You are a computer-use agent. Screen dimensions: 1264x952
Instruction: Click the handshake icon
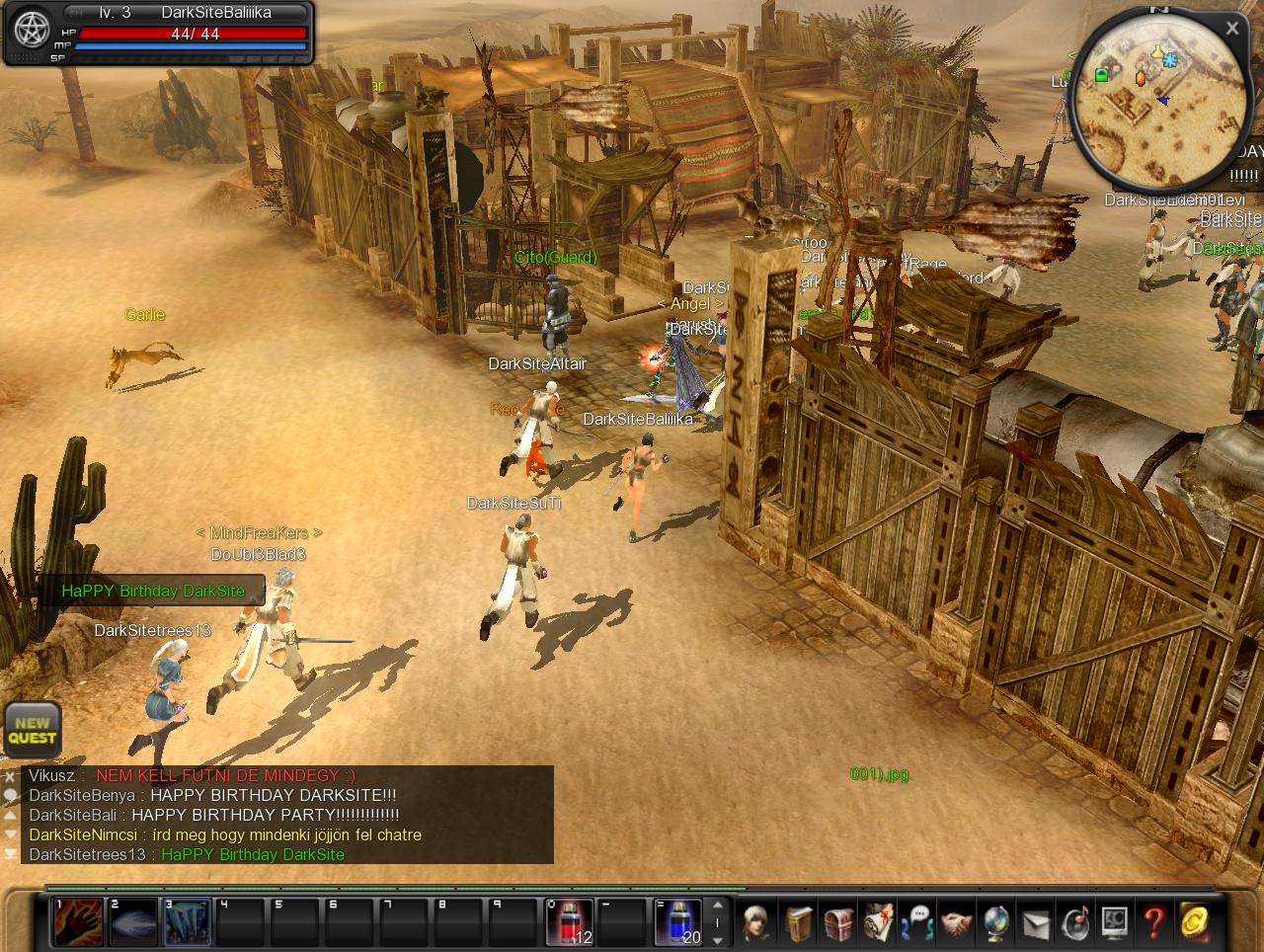956,923
